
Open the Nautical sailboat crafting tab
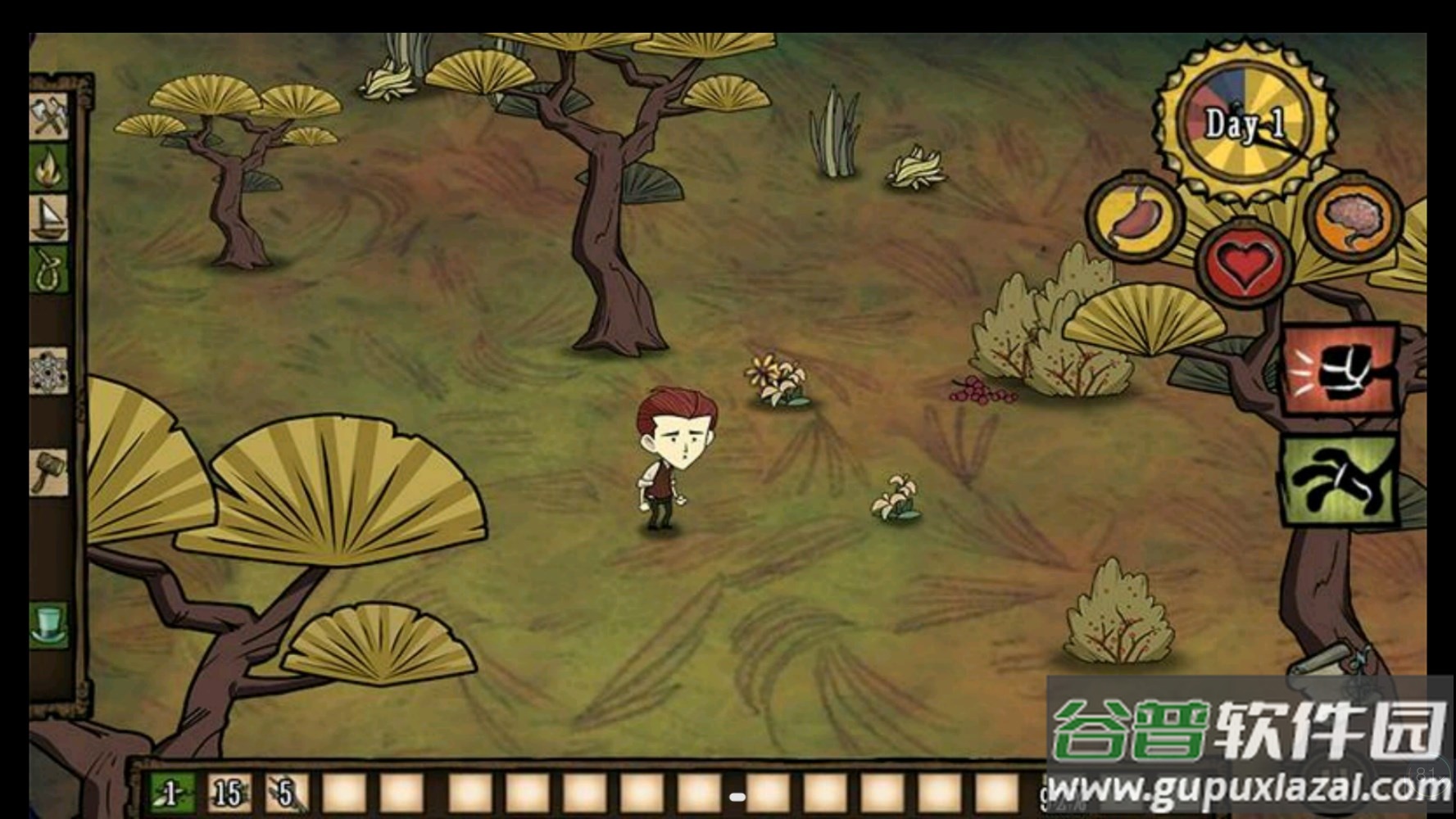click(48, 217)
